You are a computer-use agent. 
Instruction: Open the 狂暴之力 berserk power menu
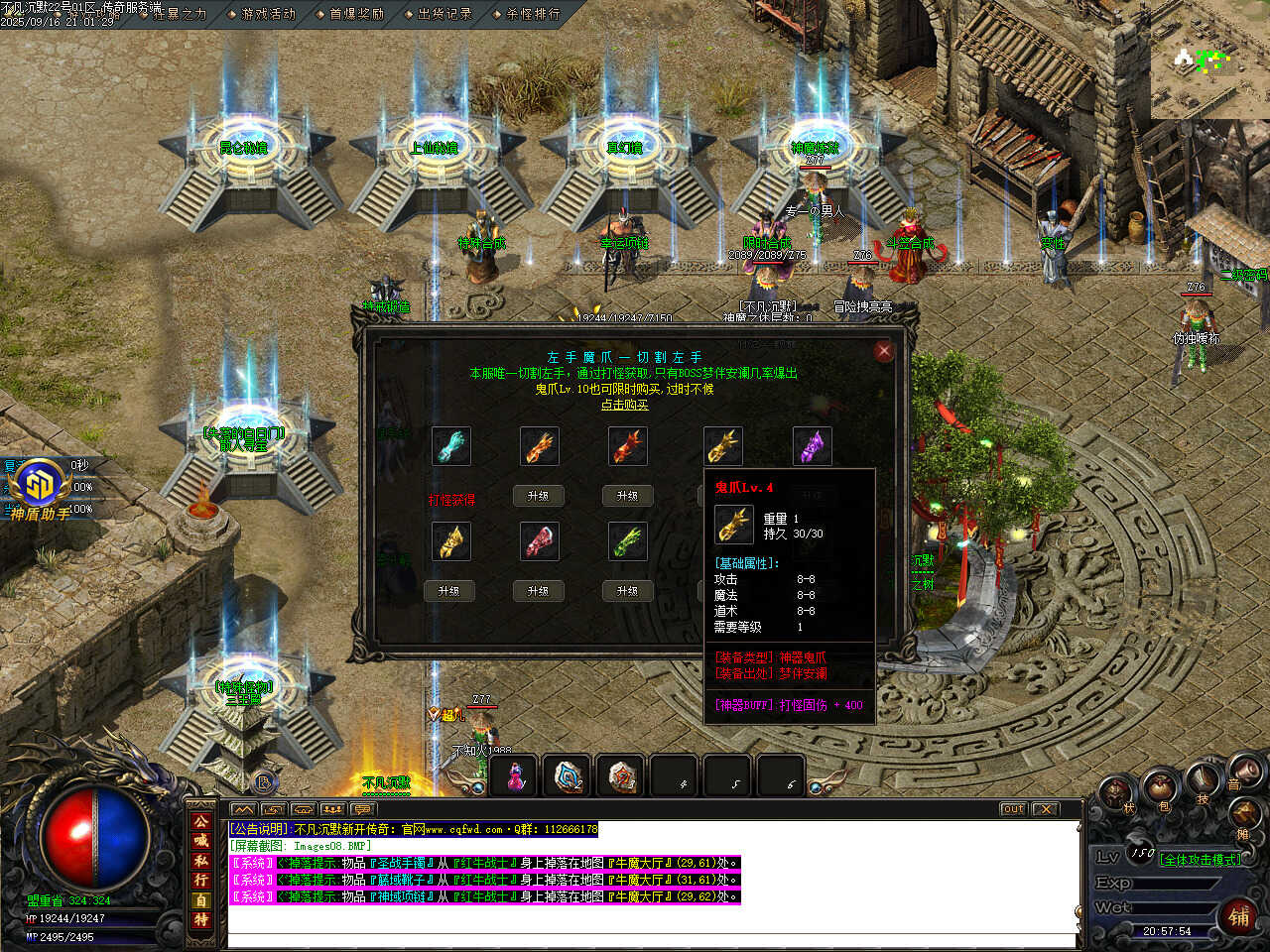point(180,14)
